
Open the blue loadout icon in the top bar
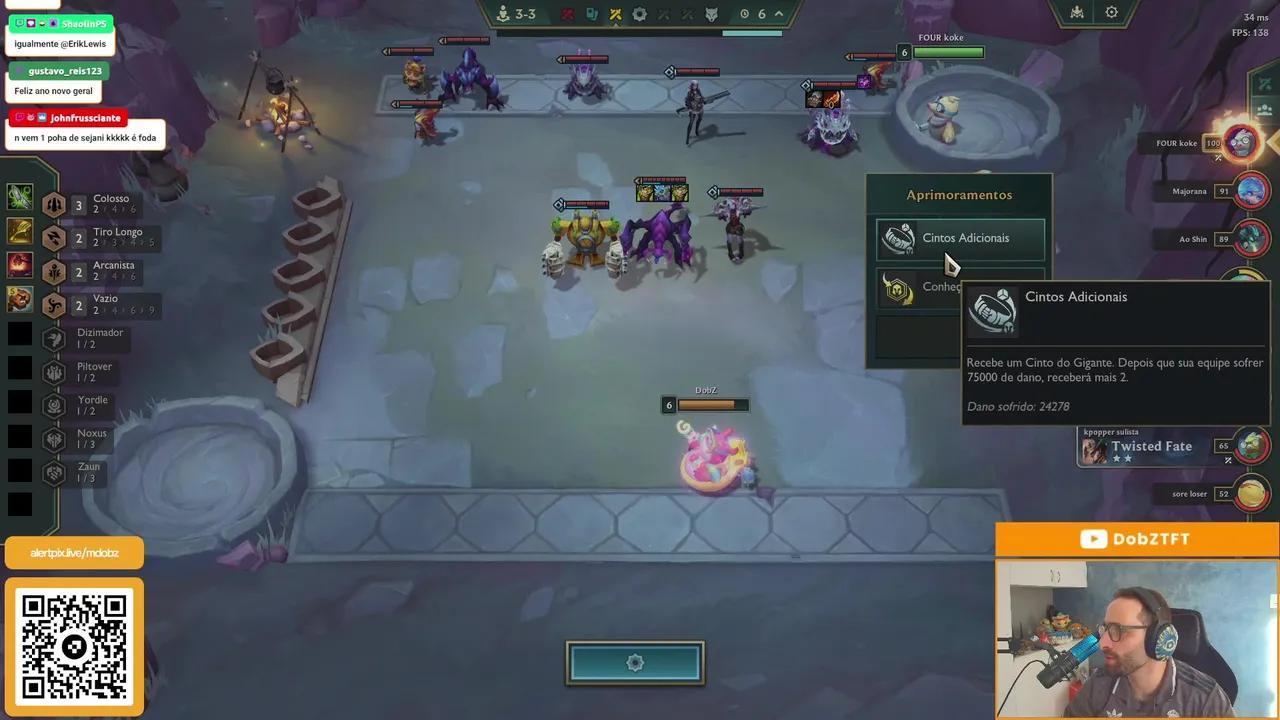click(591, 14)
